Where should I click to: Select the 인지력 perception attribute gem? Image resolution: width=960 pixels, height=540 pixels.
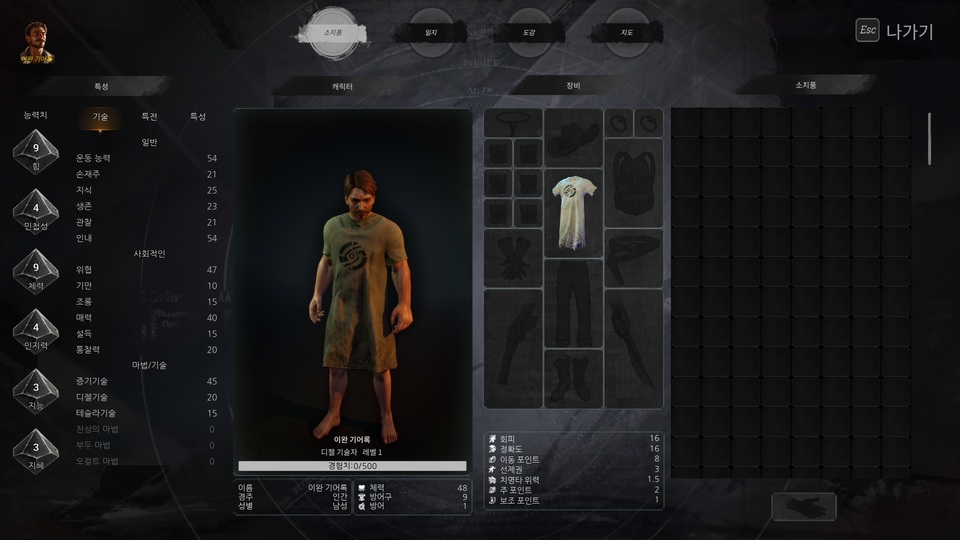tap(35, 330)
